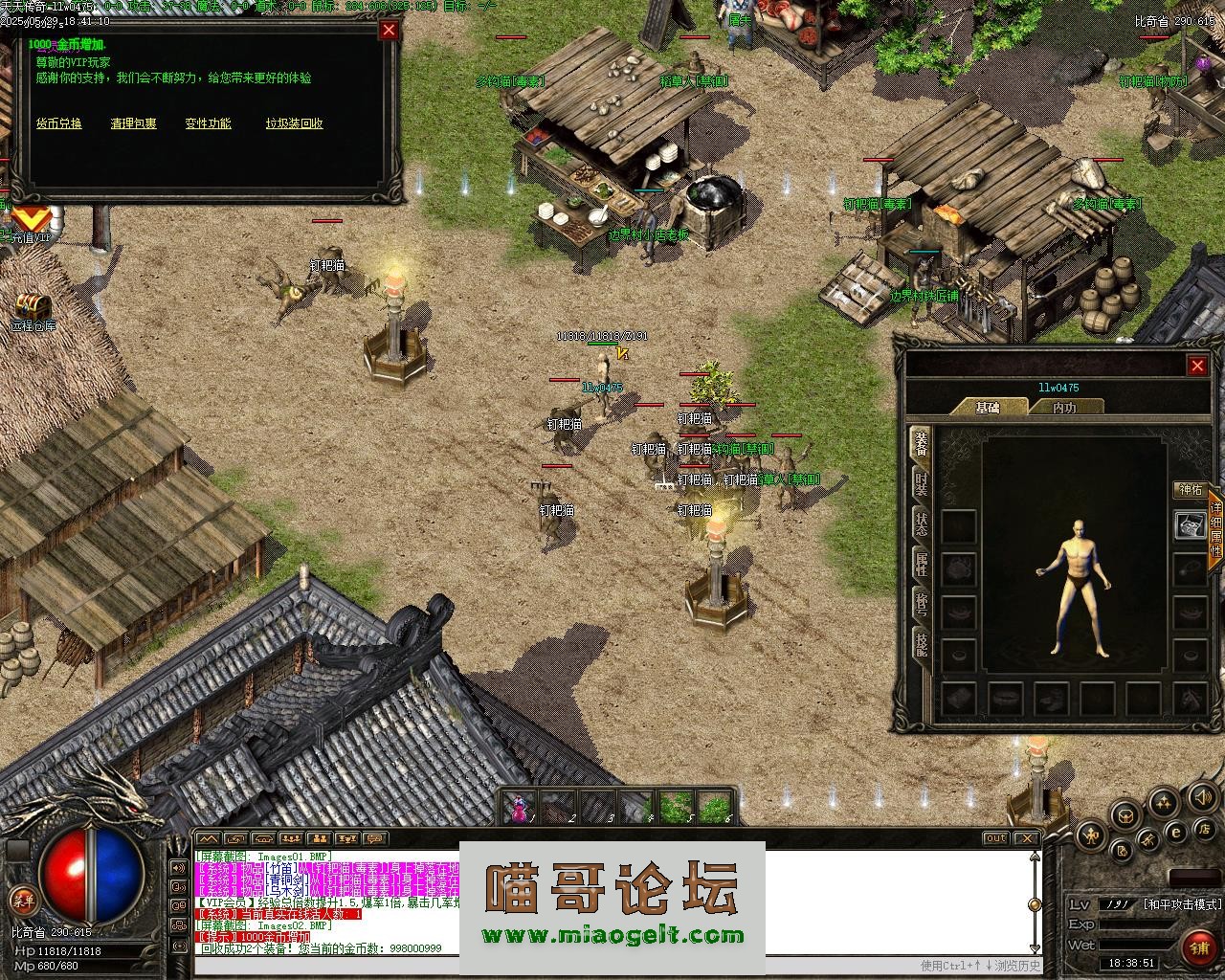Open the treasure chest slot in equipment panel

tap(1190, 525)
